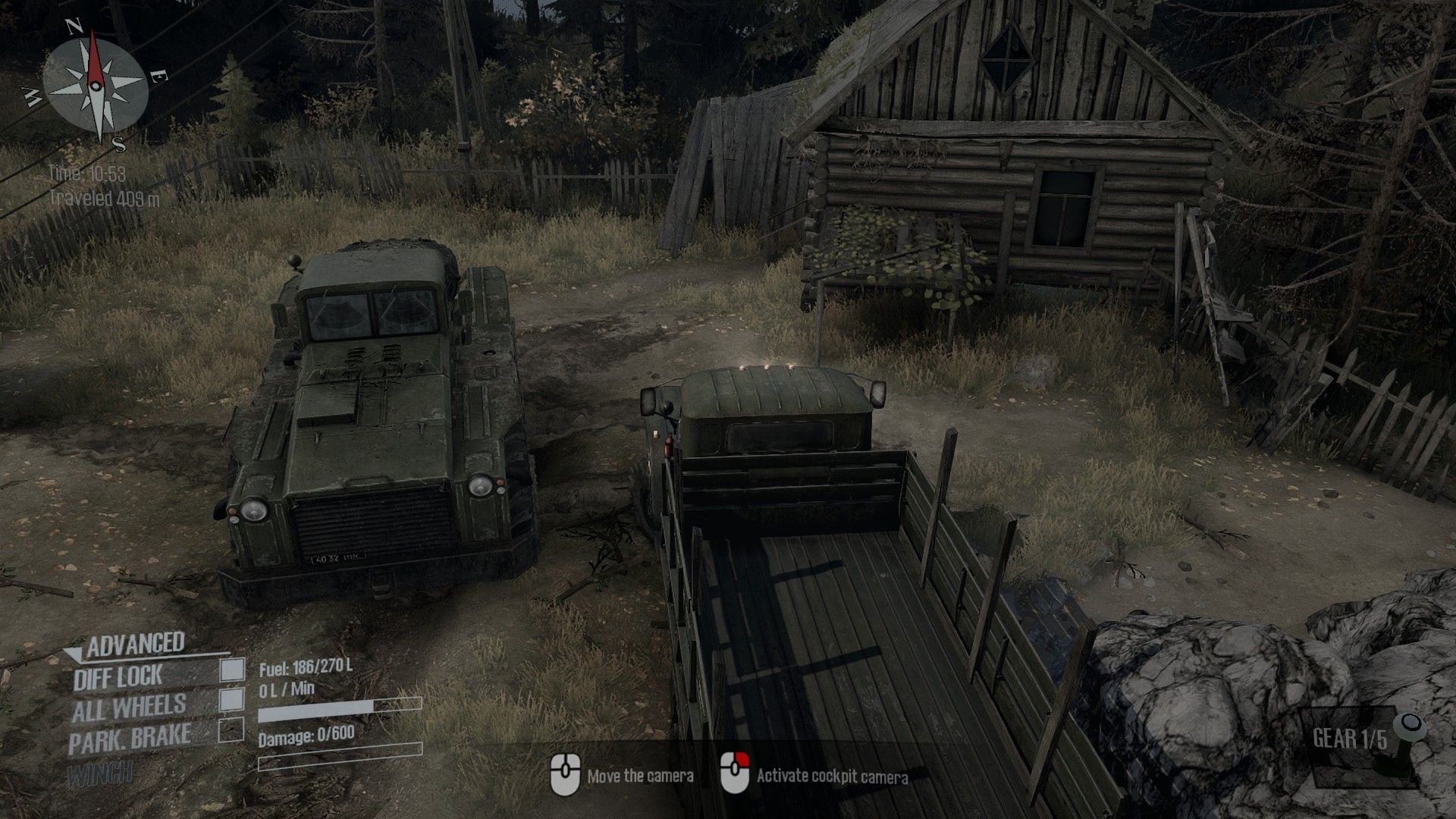This screenshot has height=819, width=1456.
Task: Toggle the Park. Brake checkbox
Action: click(232, 730)
